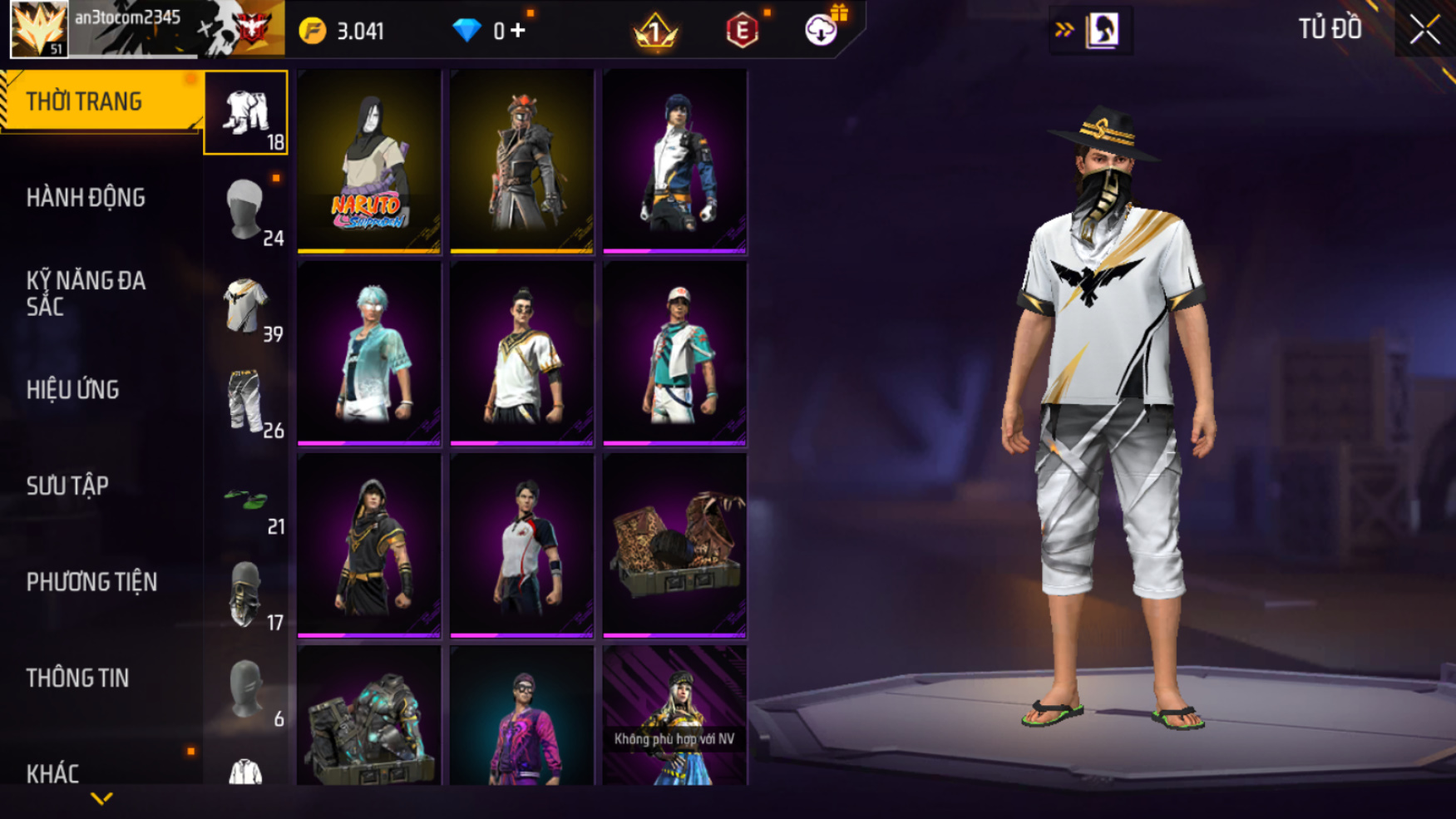Open the player profile avatar
Screen dimensions: 1456x819
38,29
